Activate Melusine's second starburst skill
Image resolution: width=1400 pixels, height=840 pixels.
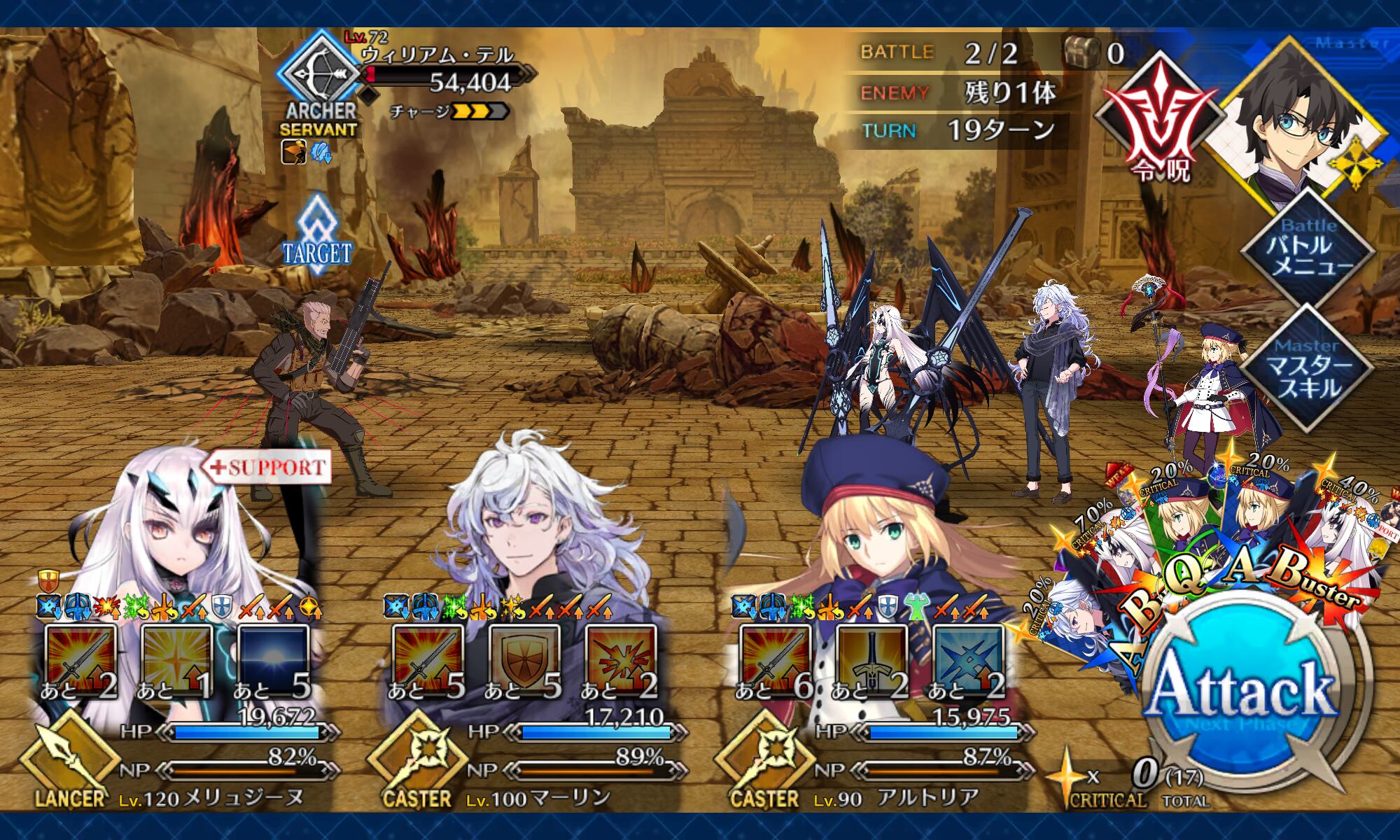click(176, 661)
